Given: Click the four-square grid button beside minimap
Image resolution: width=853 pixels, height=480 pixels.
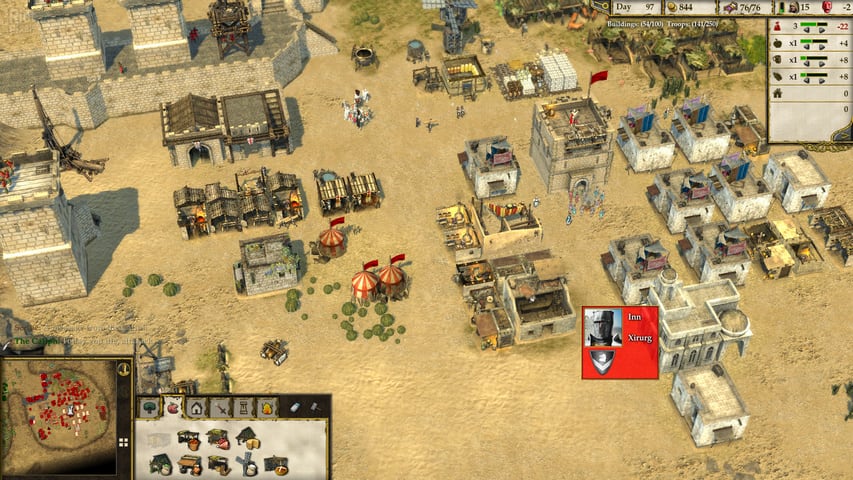Looking at the screenshot, I should point(124,441).
